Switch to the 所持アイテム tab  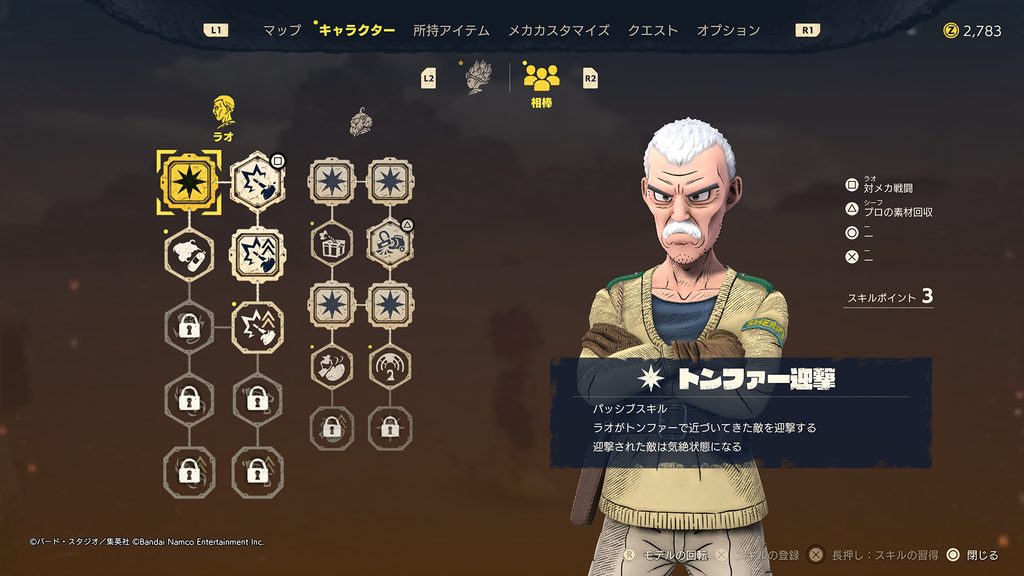click(451, 30)
